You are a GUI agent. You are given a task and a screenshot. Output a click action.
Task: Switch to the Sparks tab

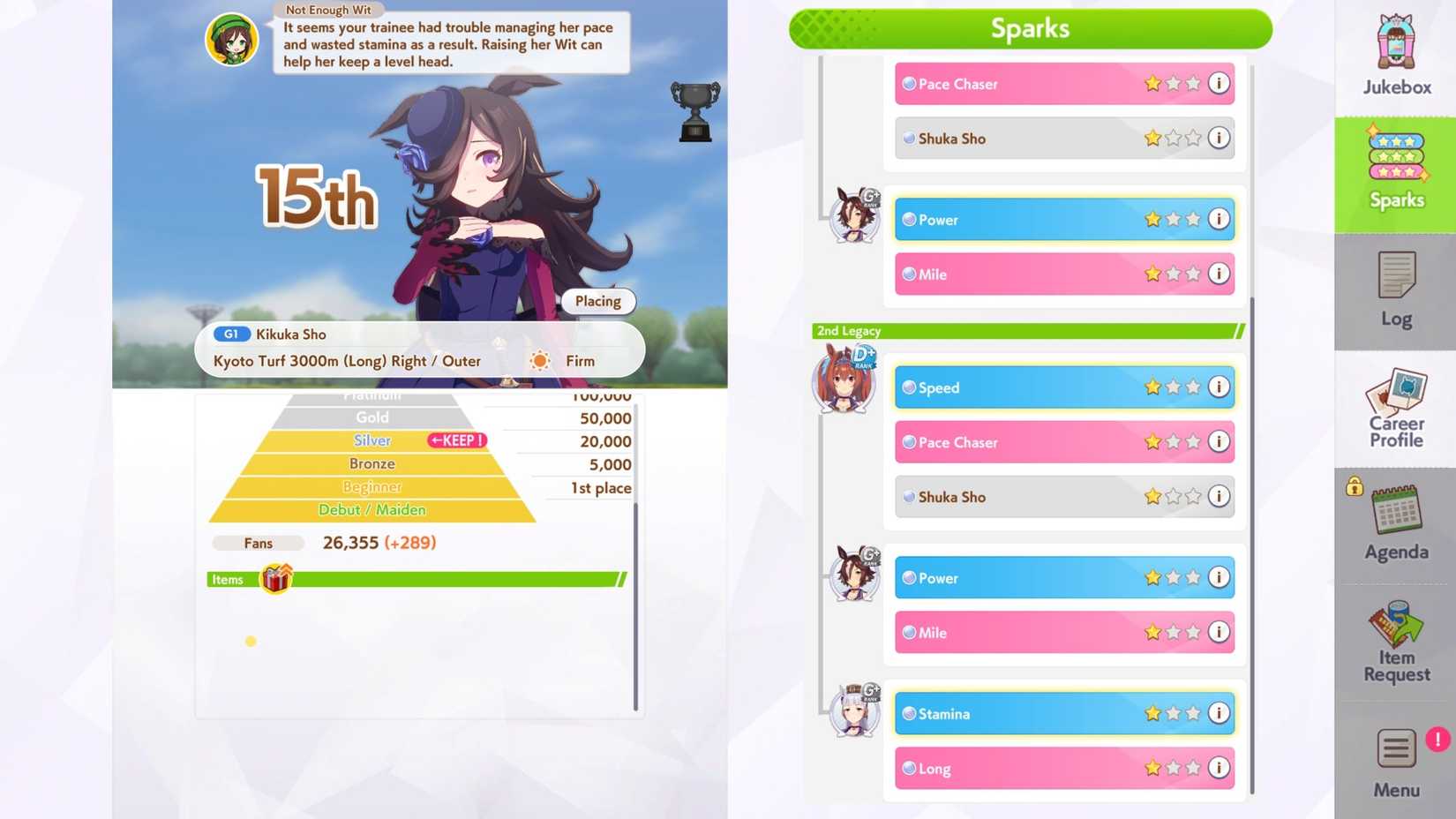point(1394,172)
